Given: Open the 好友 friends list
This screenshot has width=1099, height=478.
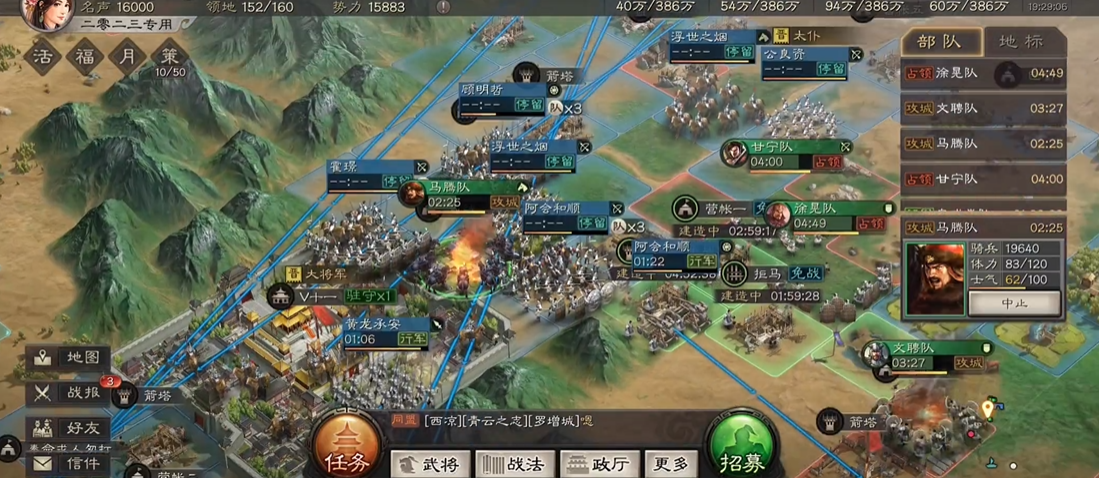Looking at the screenshot, I should point(68,428).
